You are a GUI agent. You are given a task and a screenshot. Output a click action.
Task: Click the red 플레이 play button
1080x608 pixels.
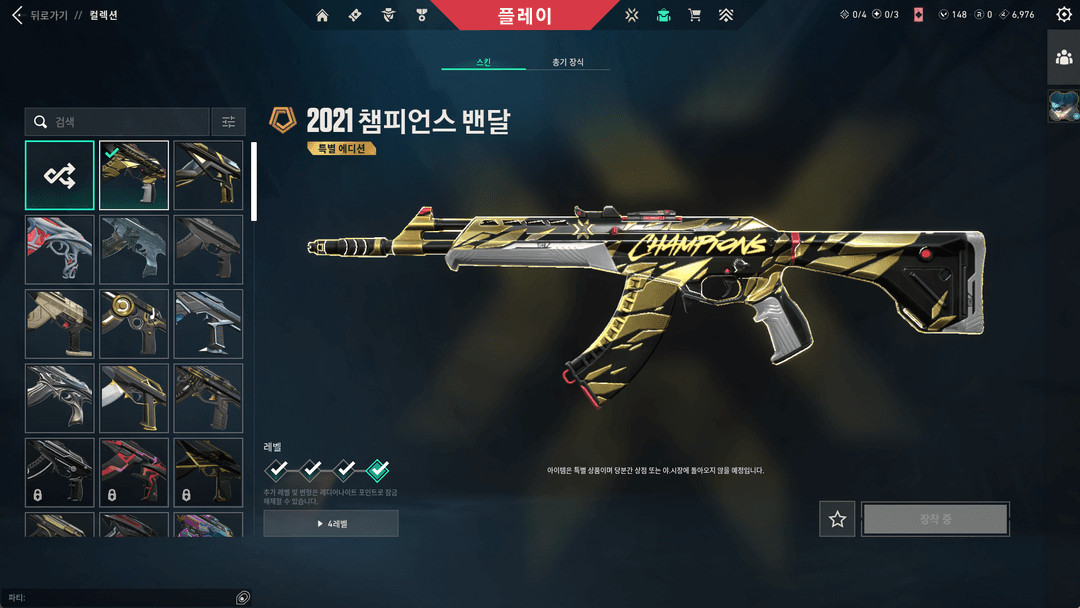click(x=524, y=15)
